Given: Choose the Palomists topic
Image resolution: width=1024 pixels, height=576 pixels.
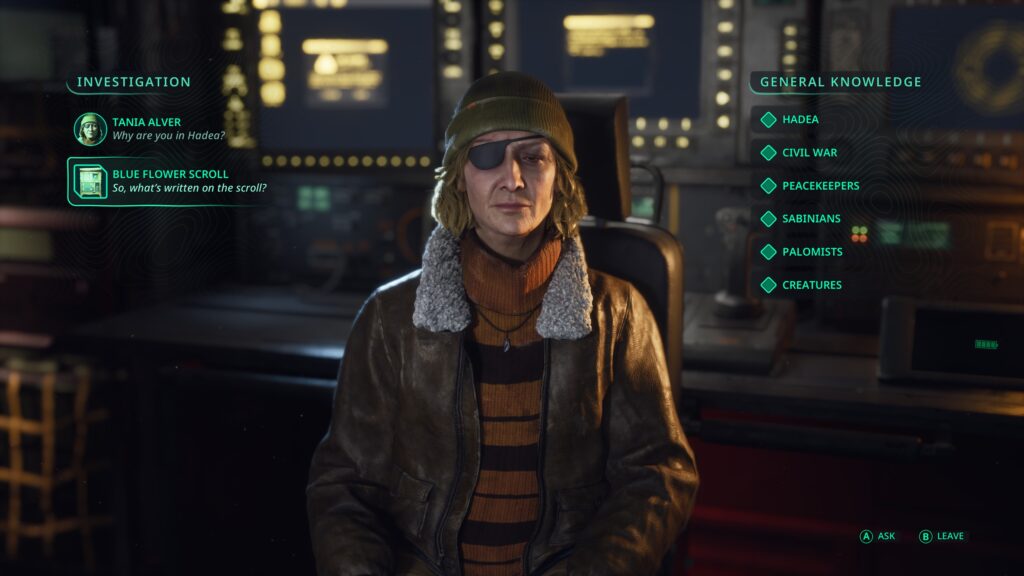Looking at the screenshot, I should tap(812, 251).
